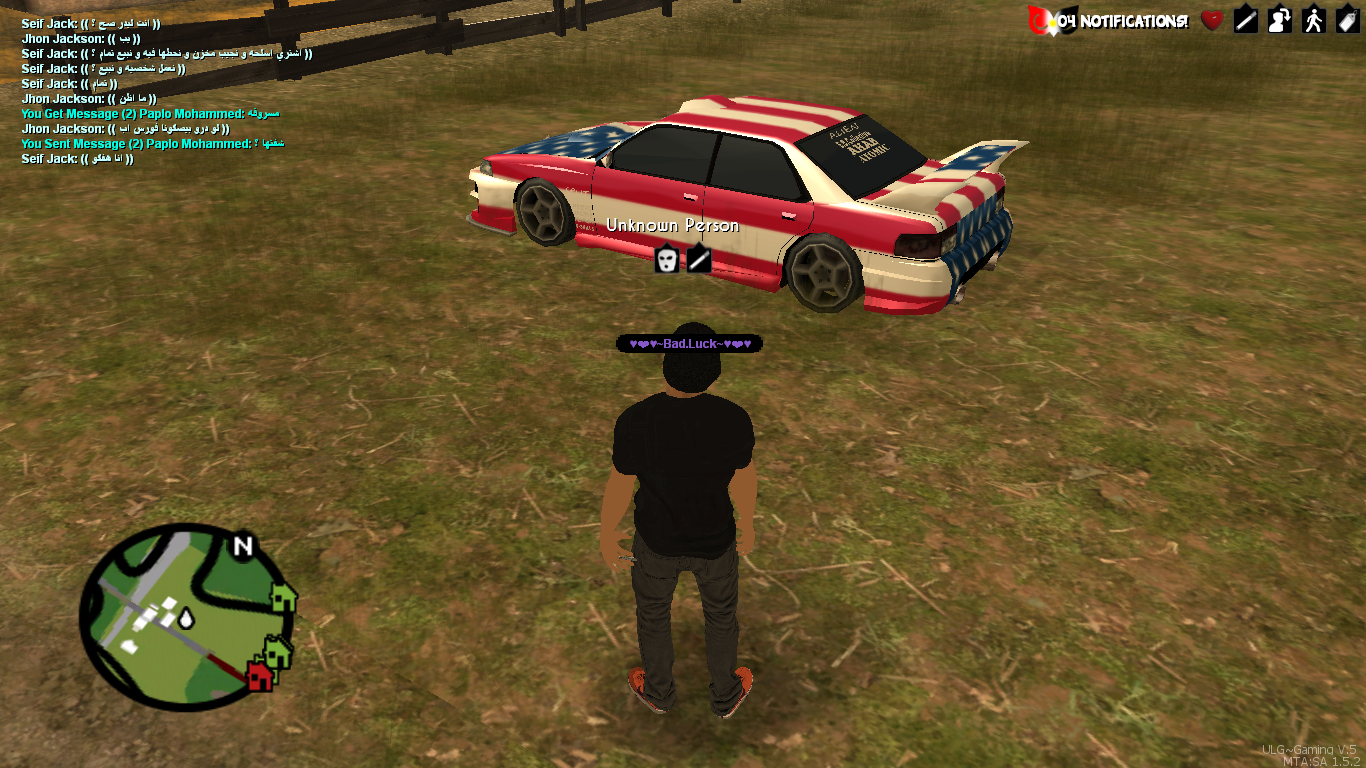Select the red house marker on minimap
Screen dimensions: 1366x768
coord(259,676)
